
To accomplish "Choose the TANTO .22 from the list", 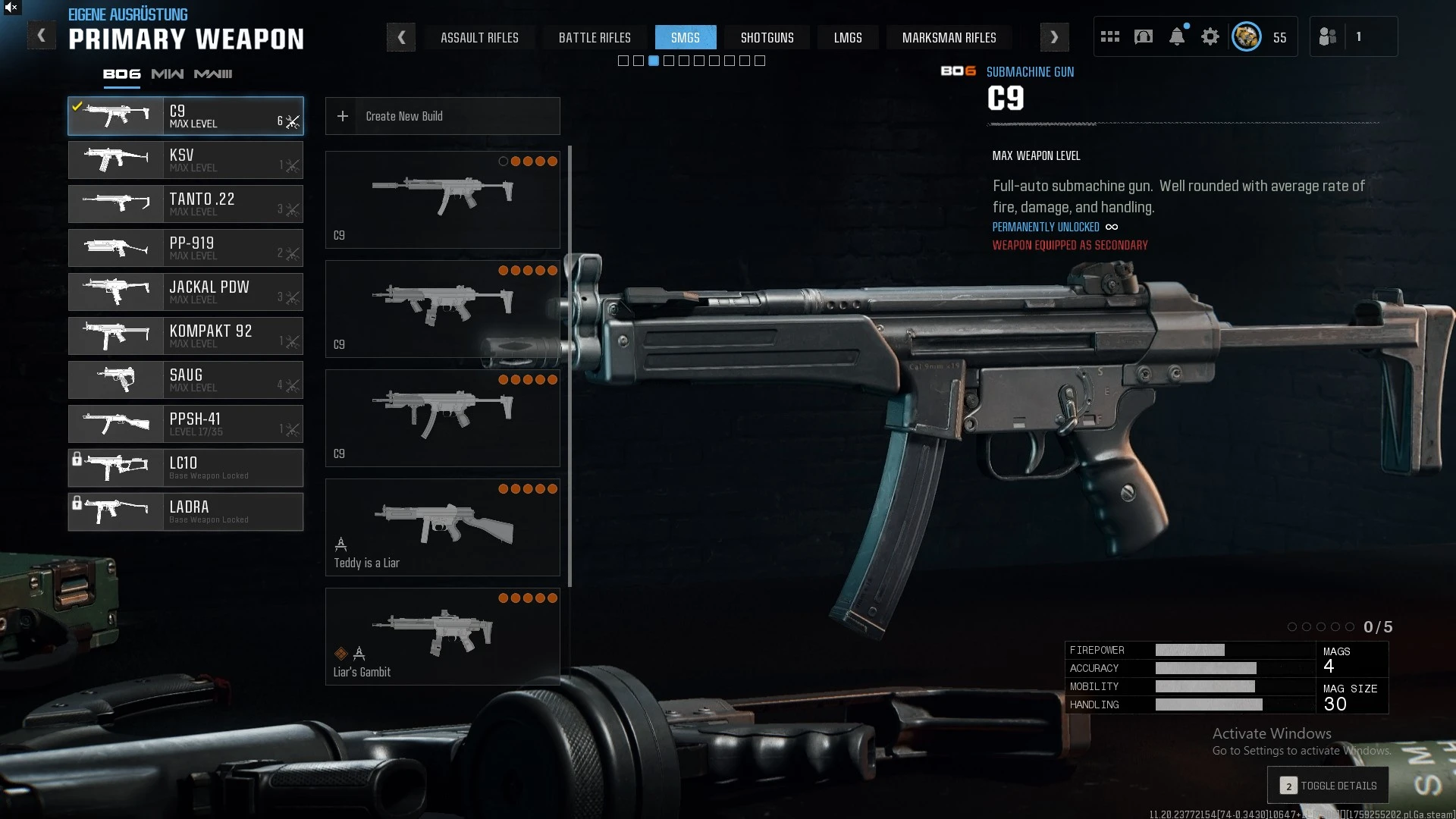I will (x=186, y=204).
